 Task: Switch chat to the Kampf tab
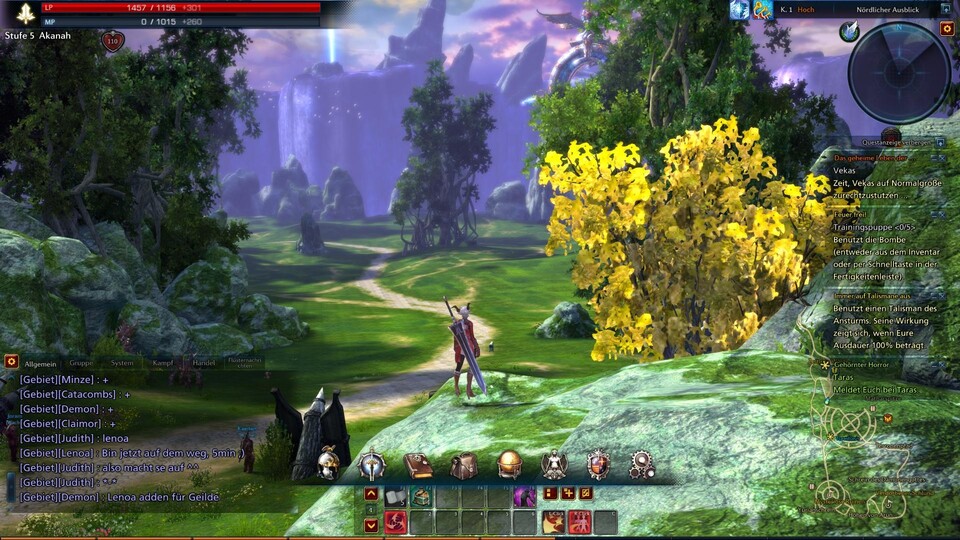click(x=163, y=363)
